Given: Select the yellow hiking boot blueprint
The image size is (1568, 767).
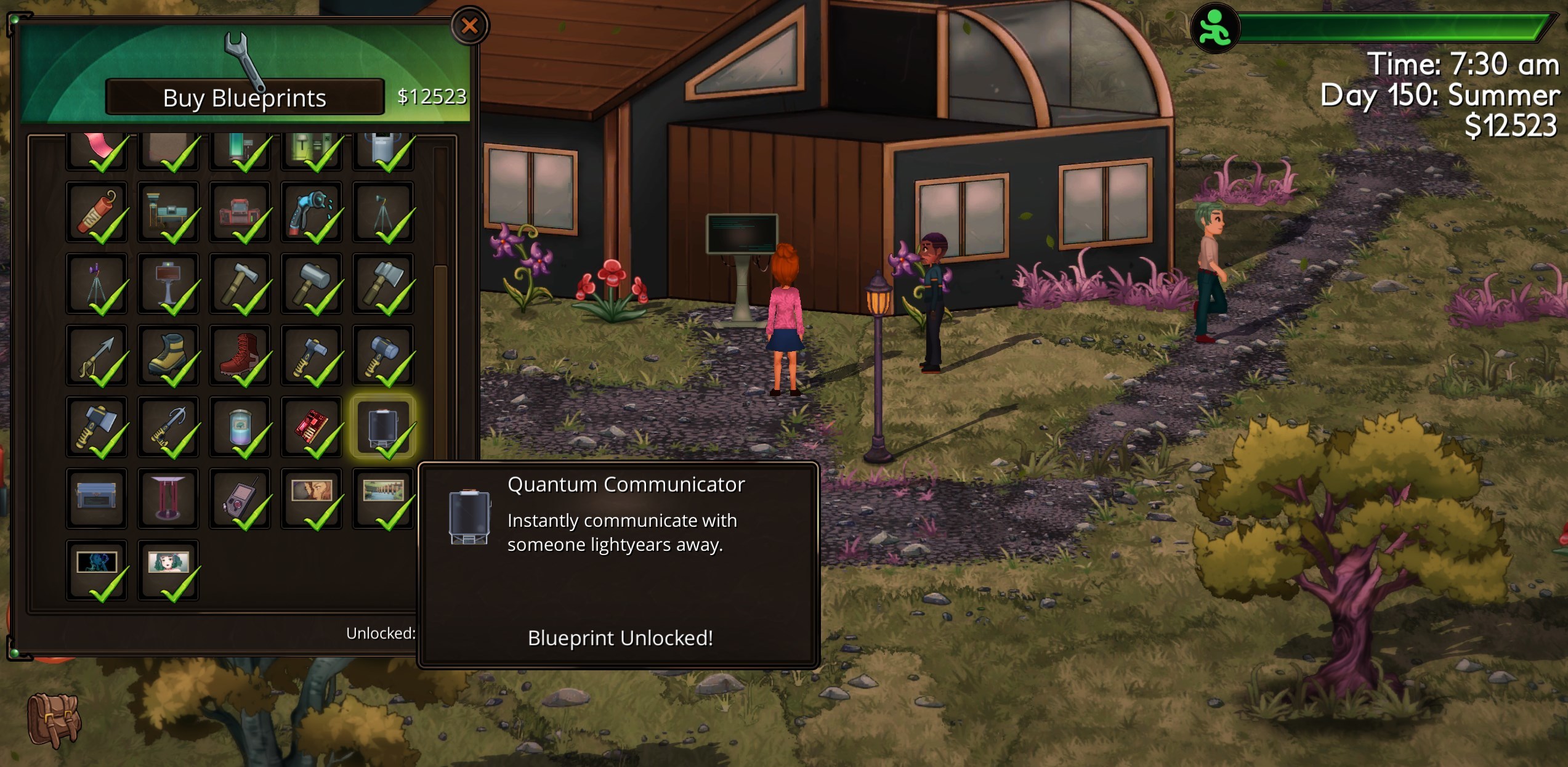Looking at the screenshot, I should [x=168, y=355].
